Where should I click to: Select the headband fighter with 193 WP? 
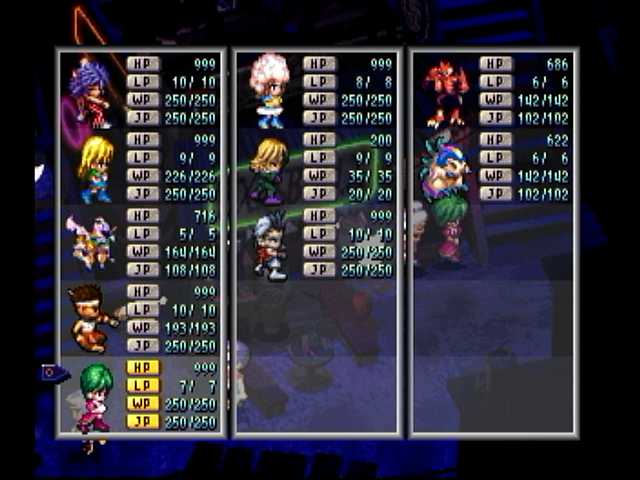coord(91,318)
